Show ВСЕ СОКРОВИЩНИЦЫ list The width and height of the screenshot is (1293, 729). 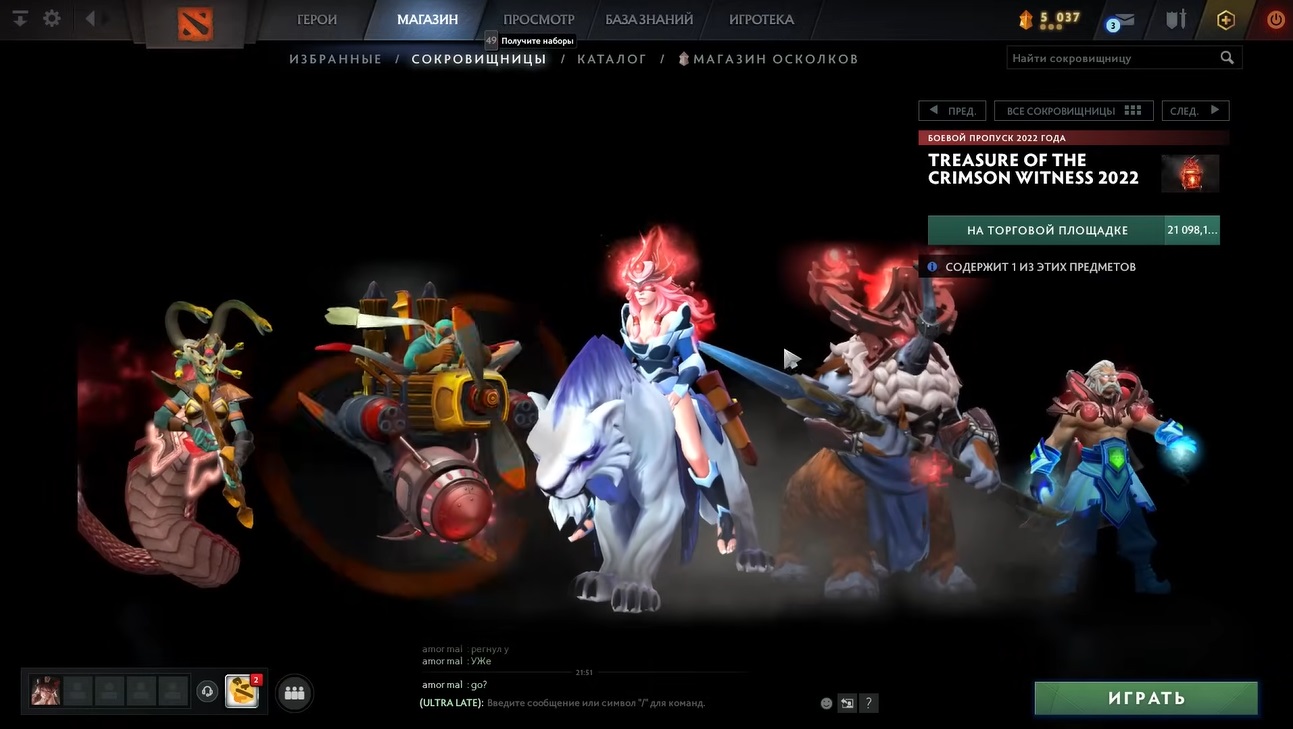point(1073,111)
